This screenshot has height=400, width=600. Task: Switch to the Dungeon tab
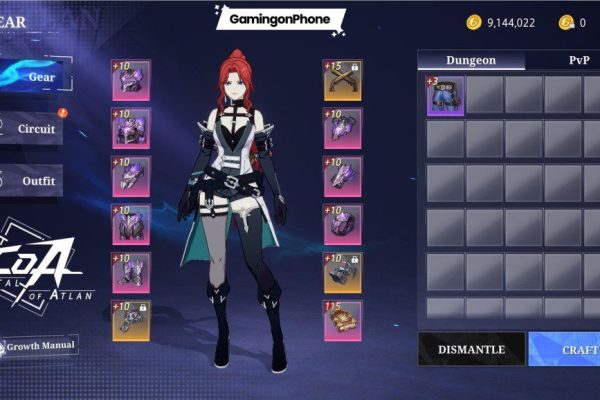pos(470,60)
